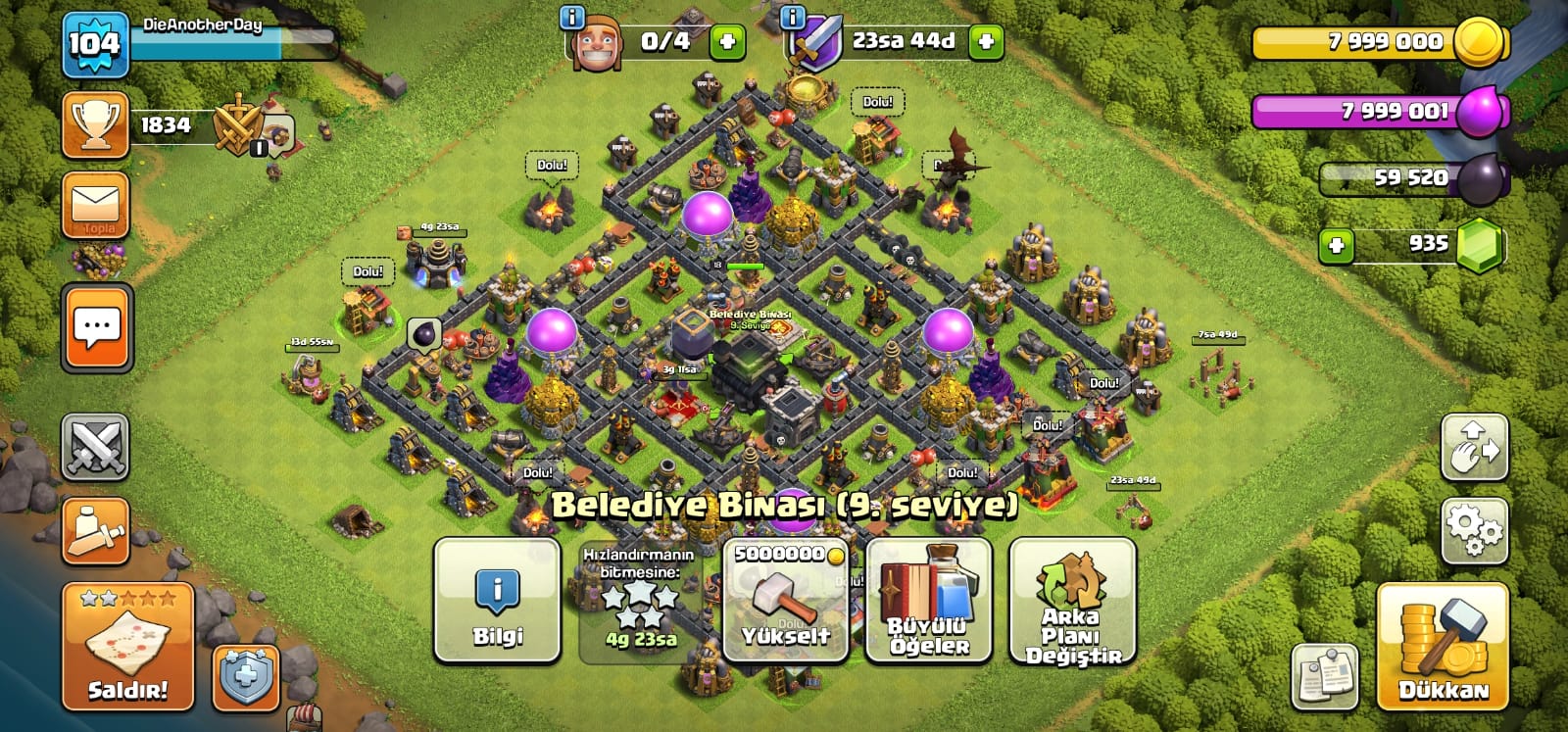Open the mail inbox envelope
The width and height of the screenshot is (1568, 732).
[x=96, y=204]
